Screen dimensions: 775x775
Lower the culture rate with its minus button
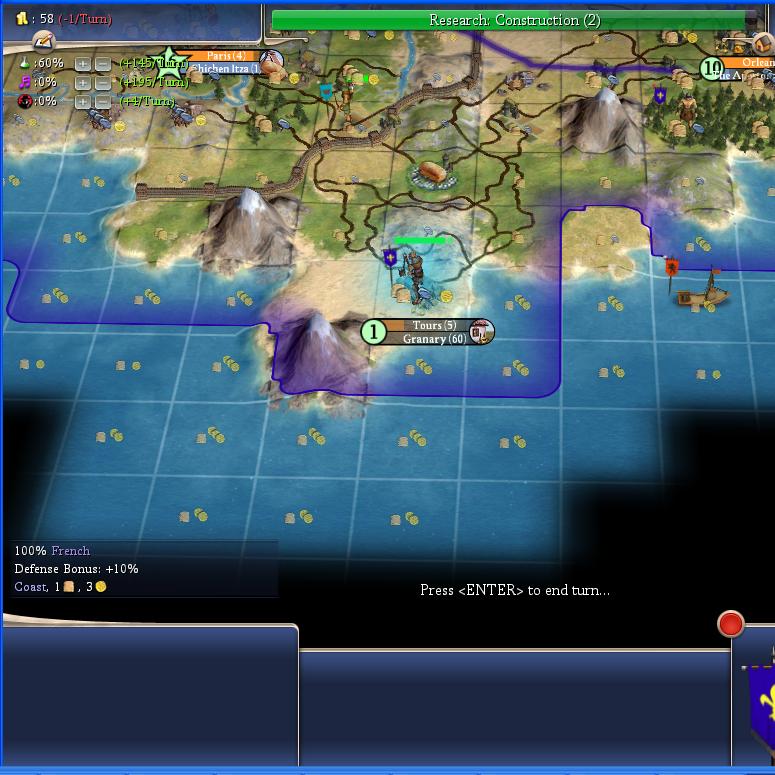(x=102, y=82)
